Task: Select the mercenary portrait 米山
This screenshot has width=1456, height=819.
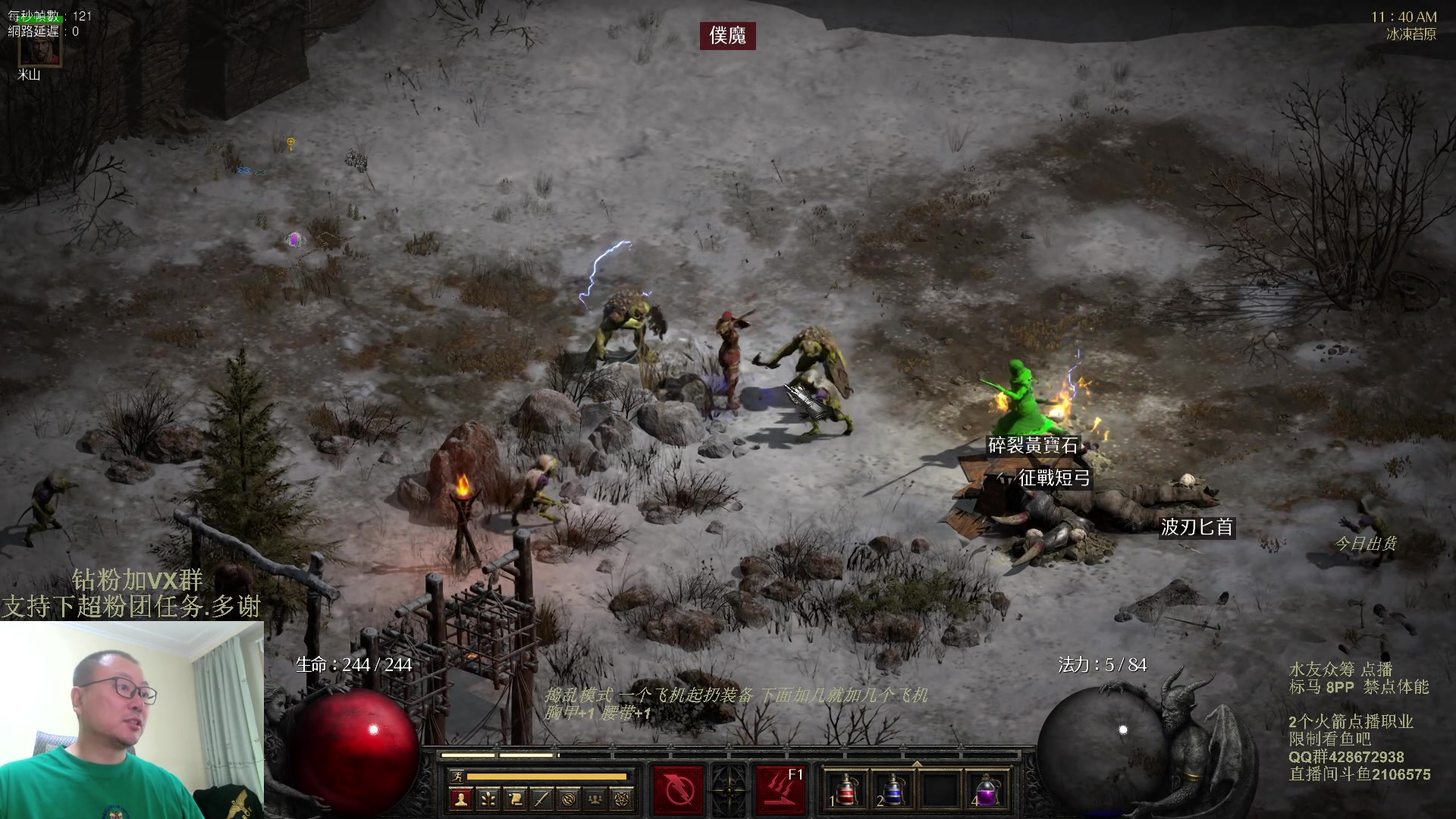Action: 39,47
